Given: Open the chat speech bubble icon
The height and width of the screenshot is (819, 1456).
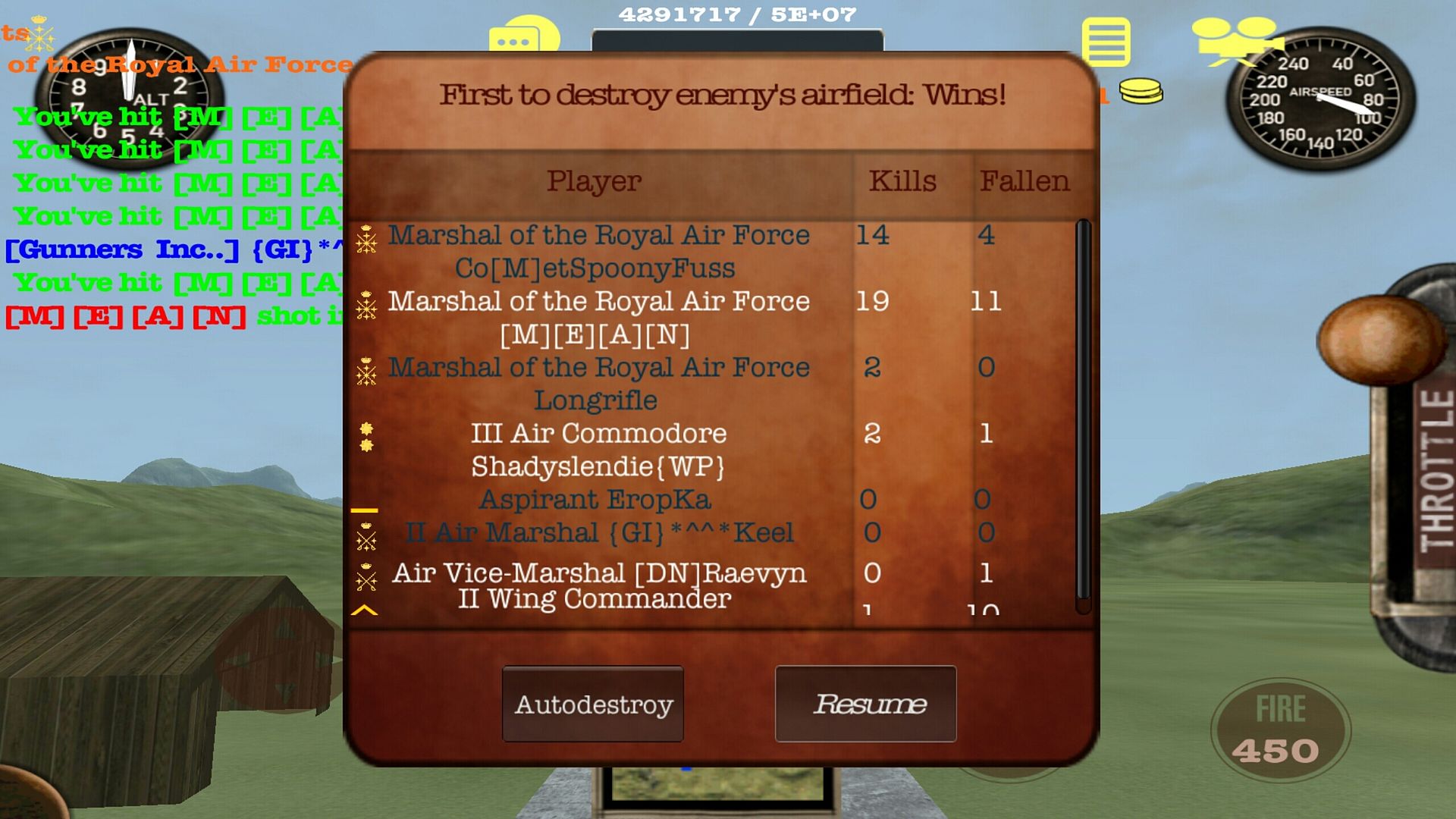Looking at the screenshot, I should (523, 36).
